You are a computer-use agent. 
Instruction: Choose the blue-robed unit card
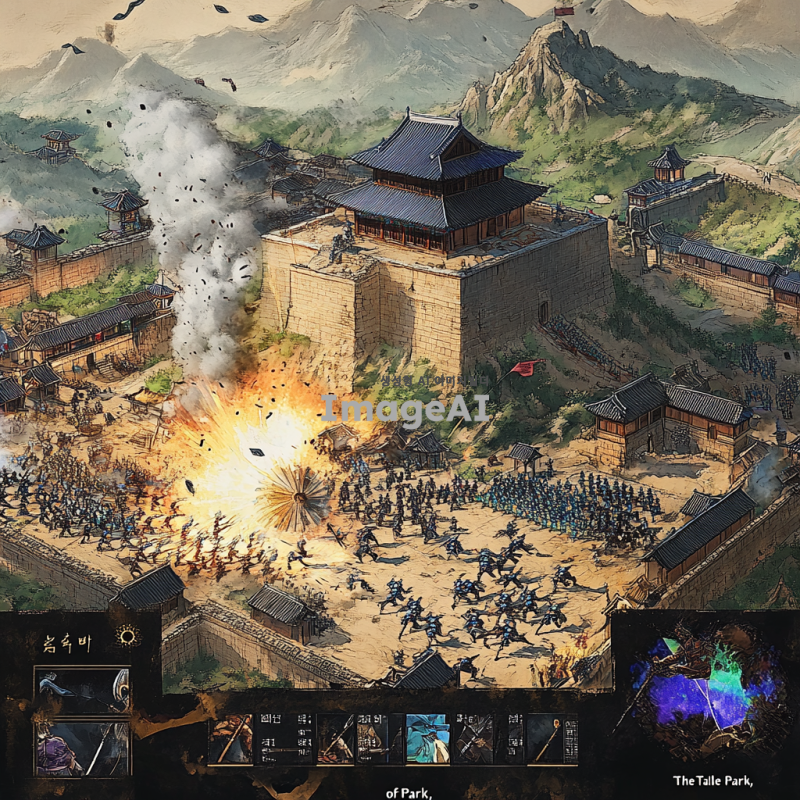[x=427, y=739]
